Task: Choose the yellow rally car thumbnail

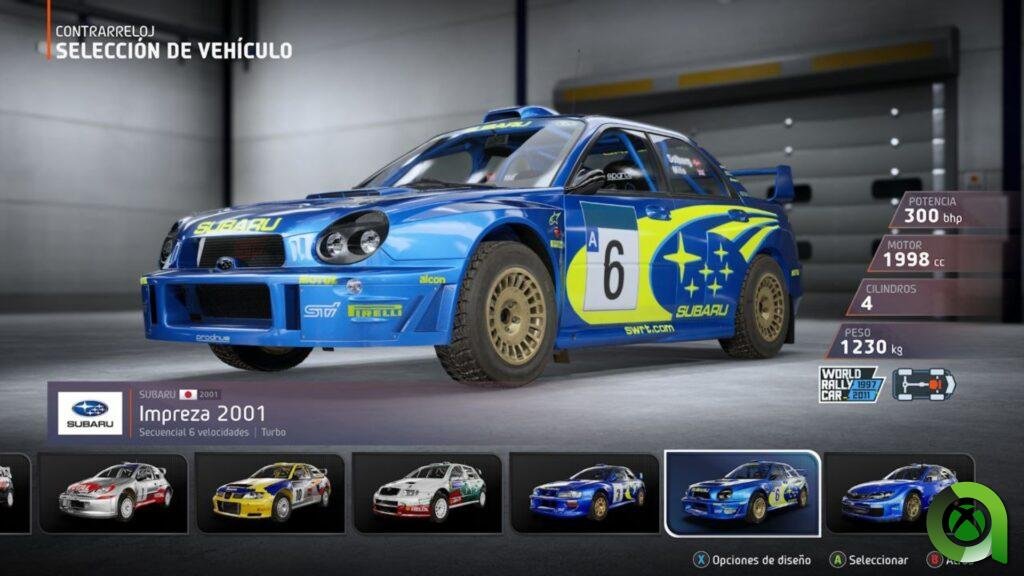Action: (270, 492)
